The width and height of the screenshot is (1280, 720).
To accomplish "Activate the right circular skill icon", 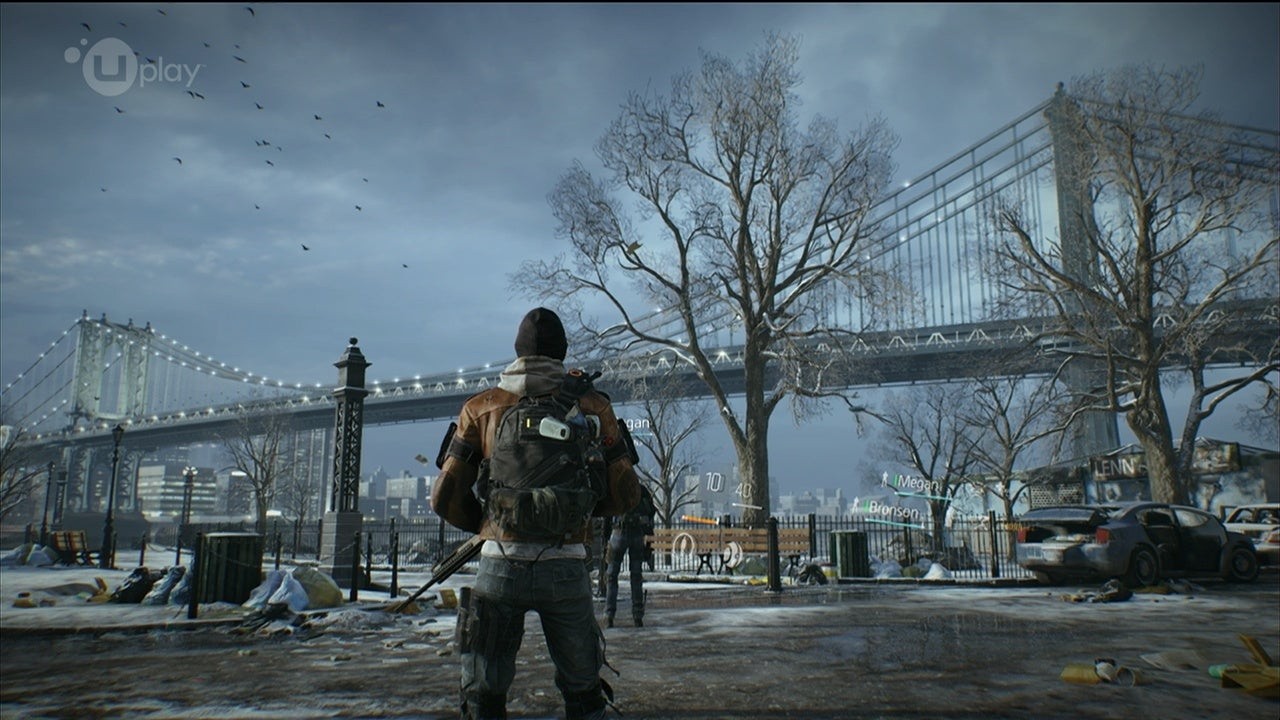I will [x=732, y=553].
